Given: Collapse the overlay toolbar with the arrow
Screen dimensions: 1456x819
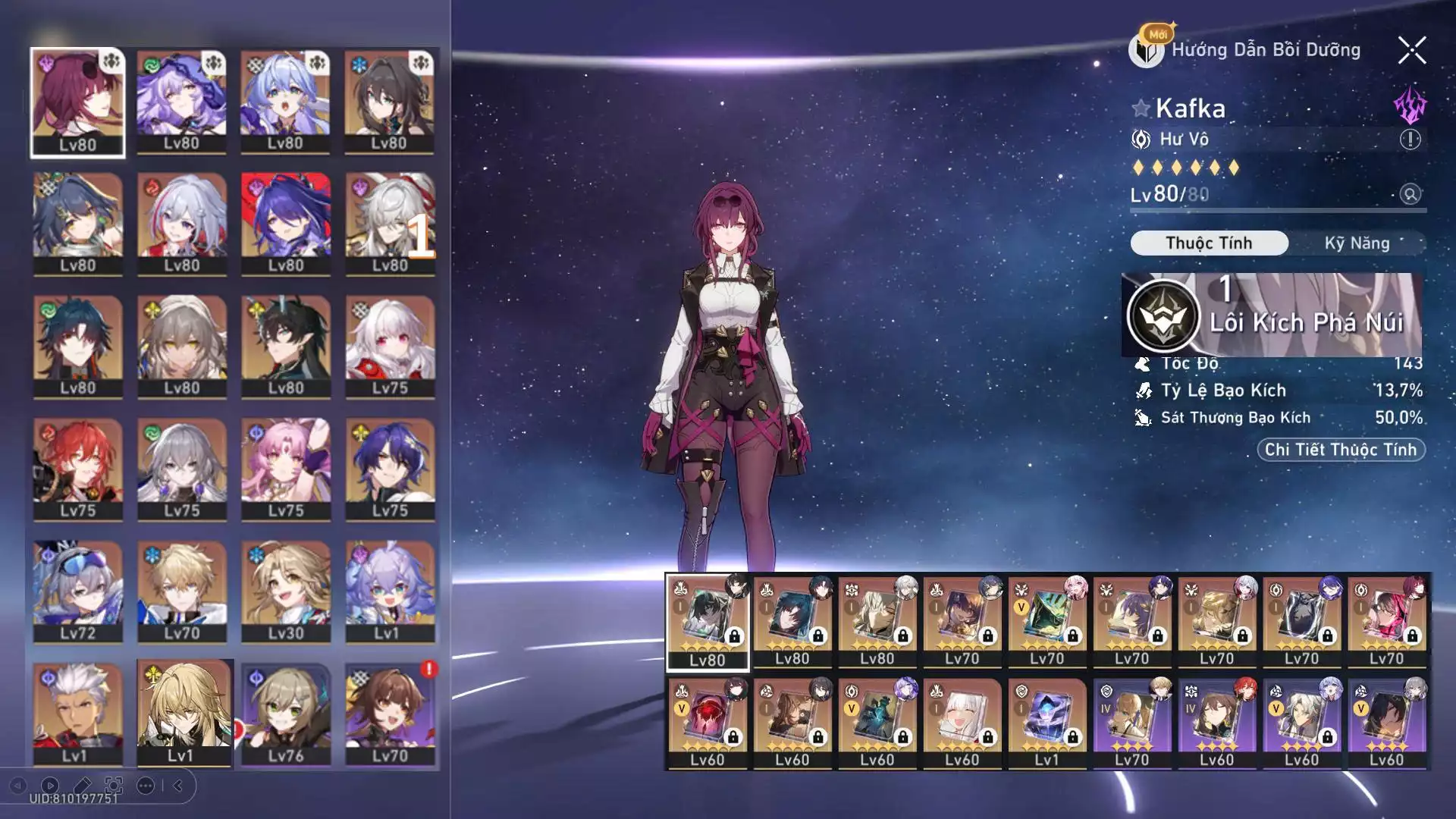Looking at the screenshot, I should click(178, 786).
